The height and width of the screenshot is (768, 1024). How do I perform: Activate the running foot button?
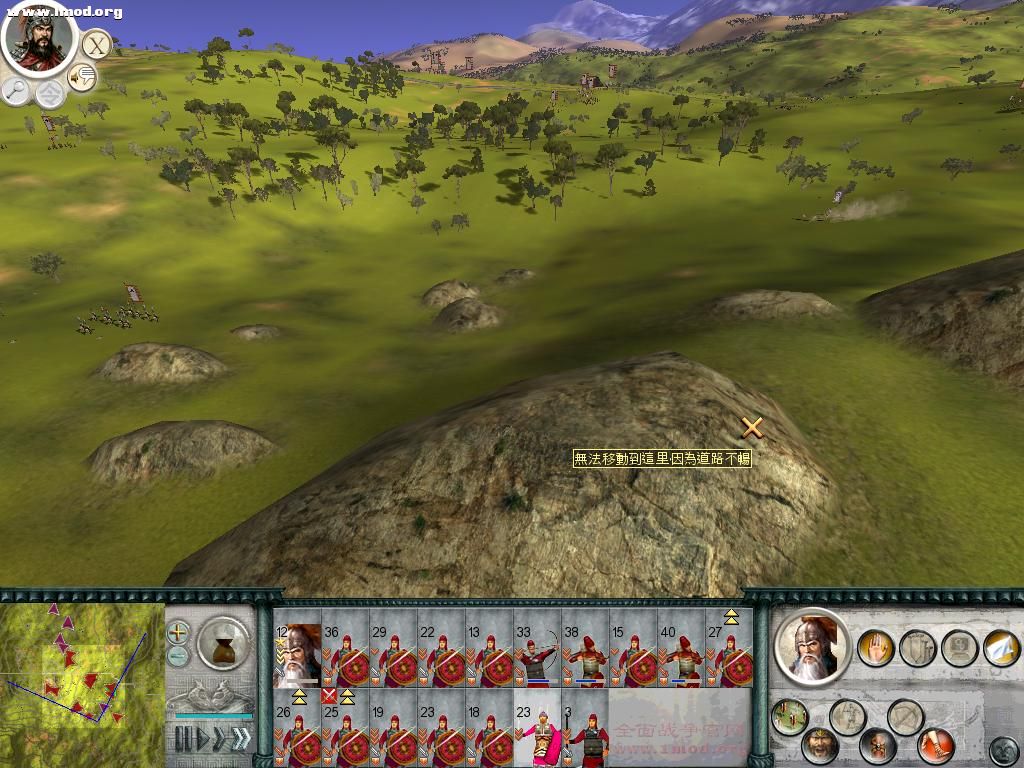point(937,746)
